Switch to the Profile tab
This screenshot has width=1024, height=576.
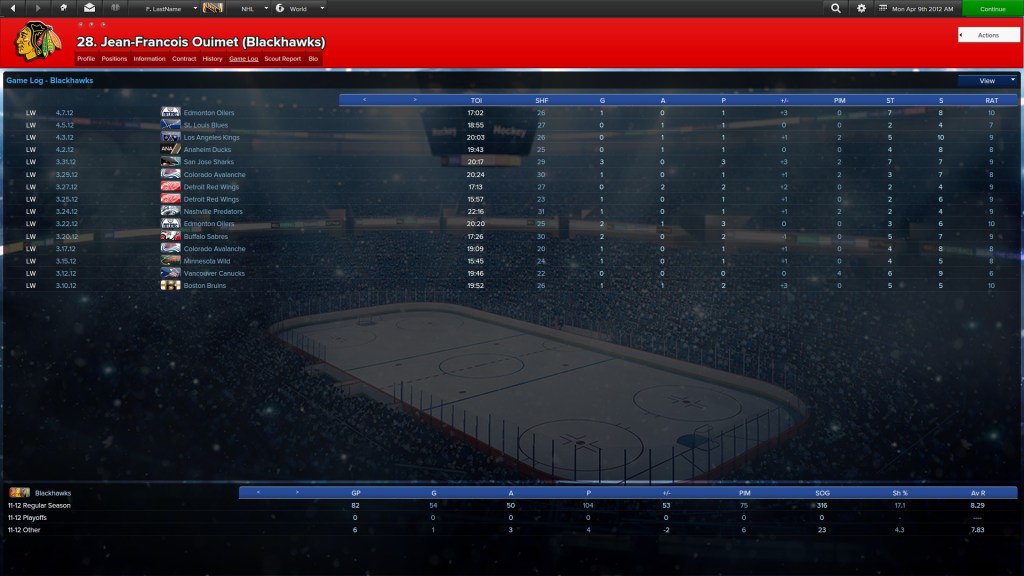pos(86,59)
